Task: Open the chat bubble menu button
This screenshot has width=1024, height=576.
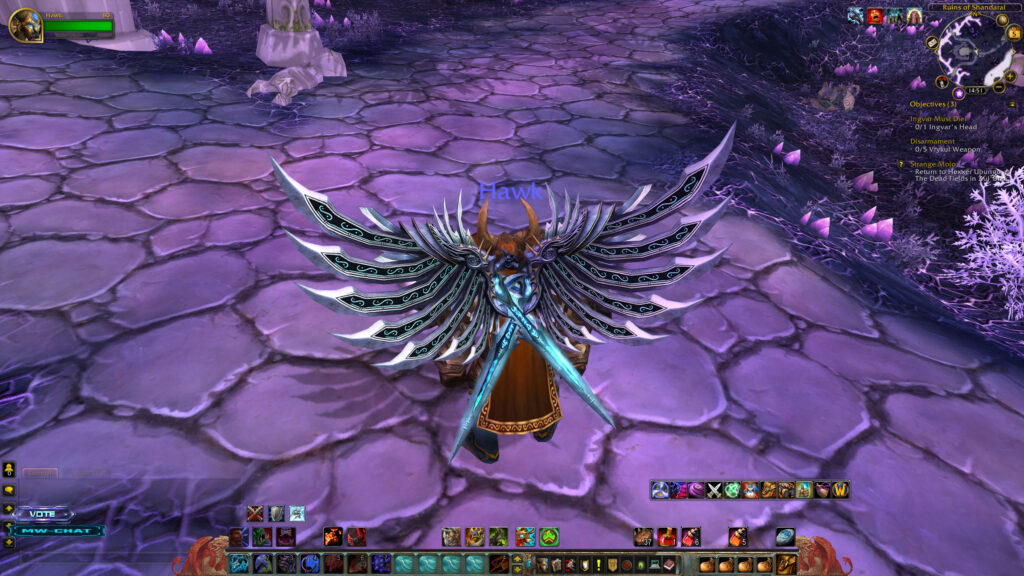Action: click(x=9, y=490)
